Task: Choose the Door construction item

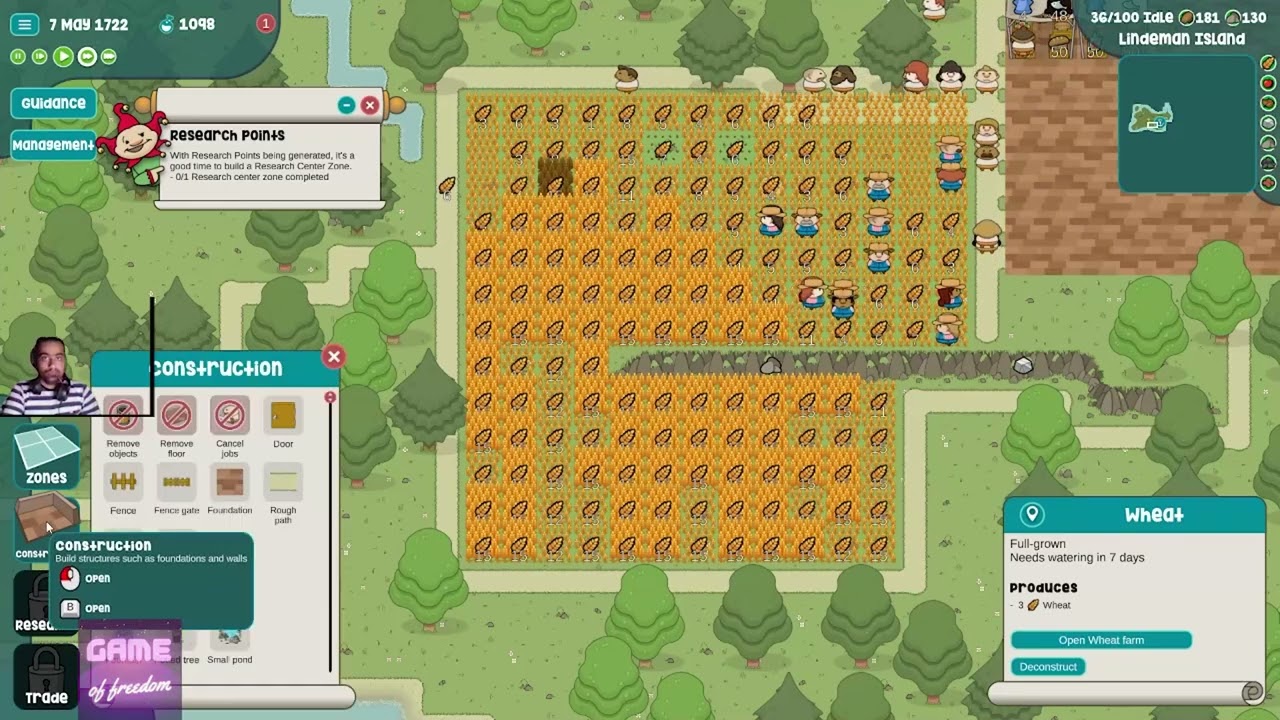Action: click(283, 416)
